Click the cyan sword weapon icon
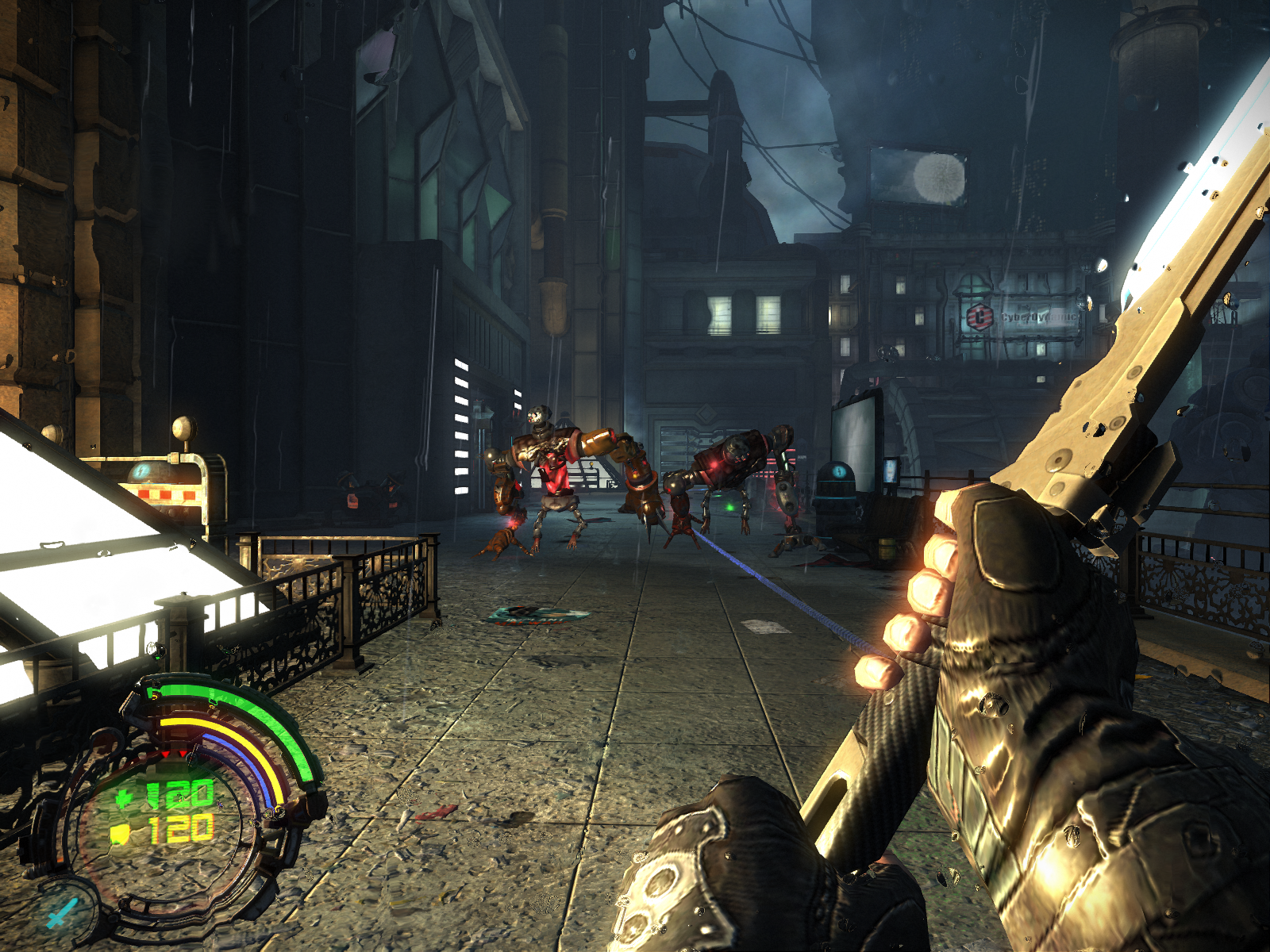 coord(60,912)
